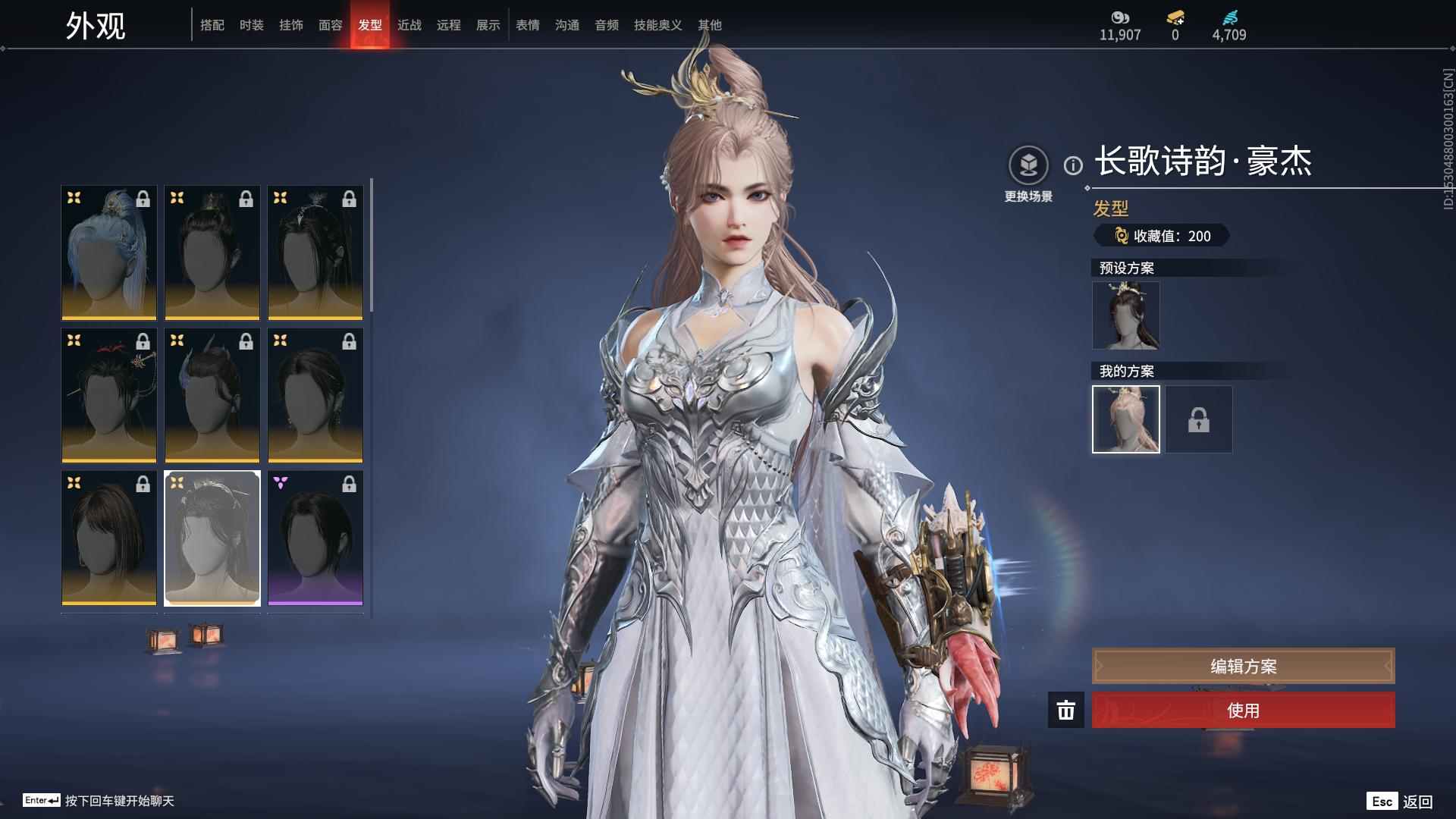The height and width of the screenshot is (819, 1456).
Task: Open the info icon beside 长歌诗韵·豪杰
Action: 1072,165
